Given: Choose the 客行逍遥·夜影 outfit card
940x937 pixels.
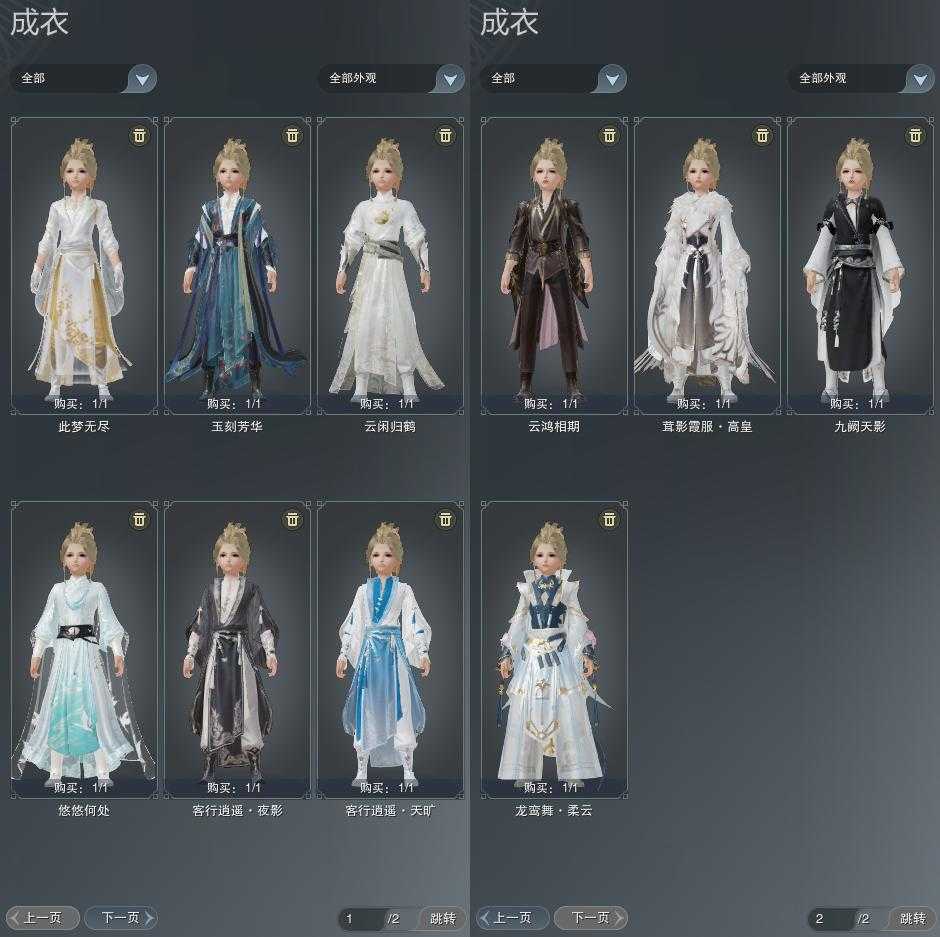Looking at the screenshot, I should pyautogui.click(x=237, y=650).
